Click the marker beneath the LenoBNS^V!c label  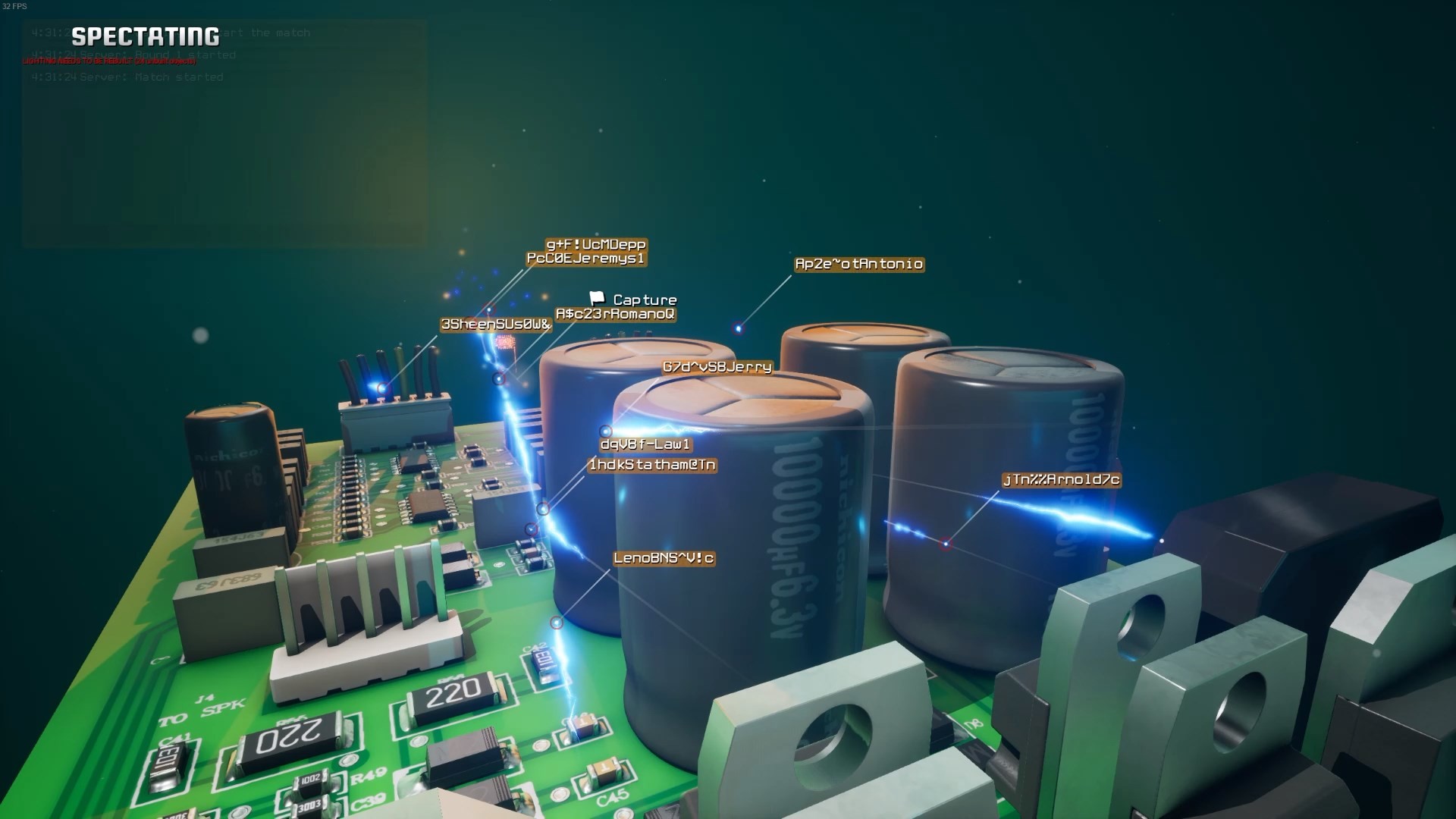[x=557, y=622]
